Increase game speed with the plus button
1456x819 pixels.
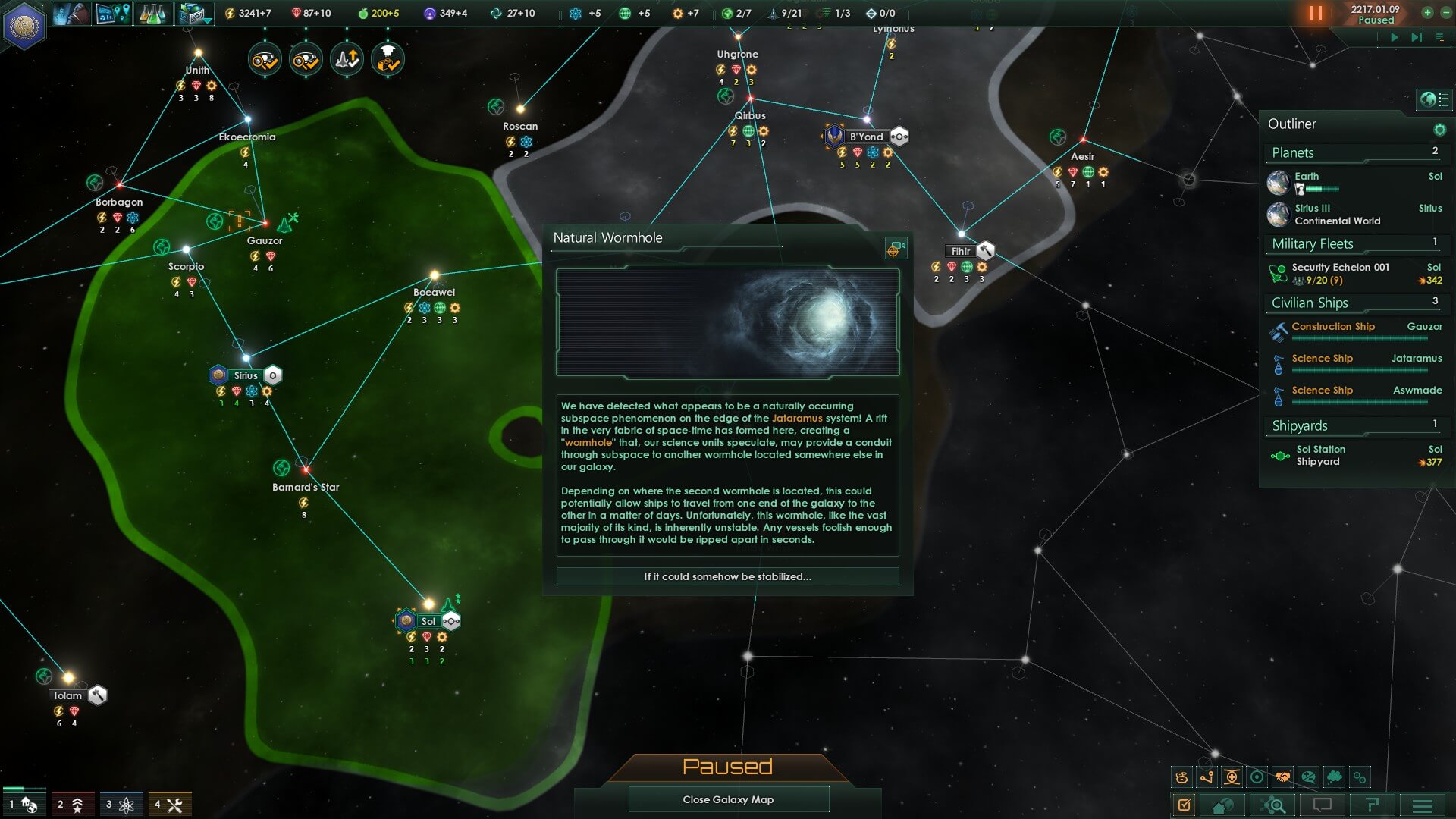1427,12
